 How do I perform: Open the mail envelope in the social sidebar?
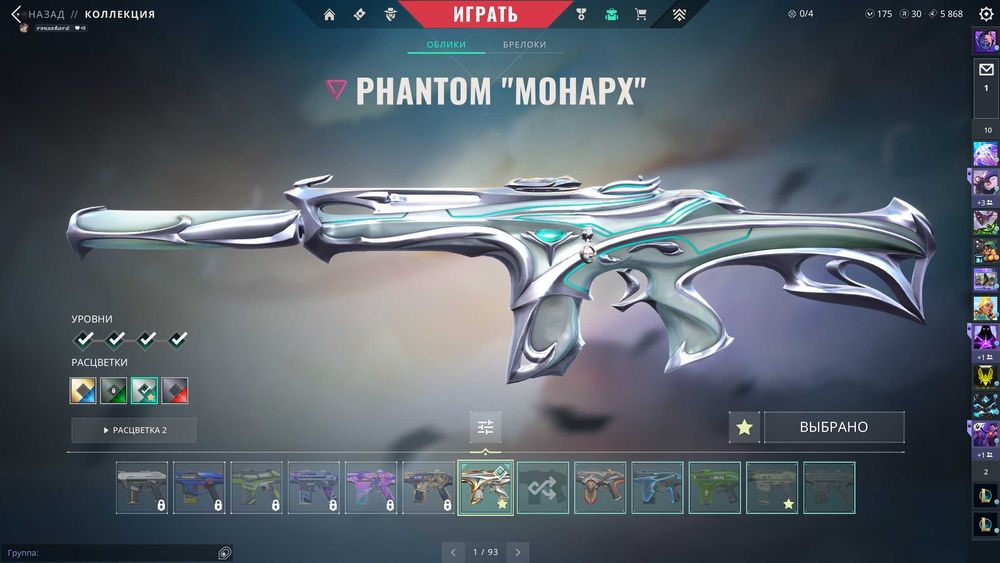pyautogui.click(x=985, y=70)
